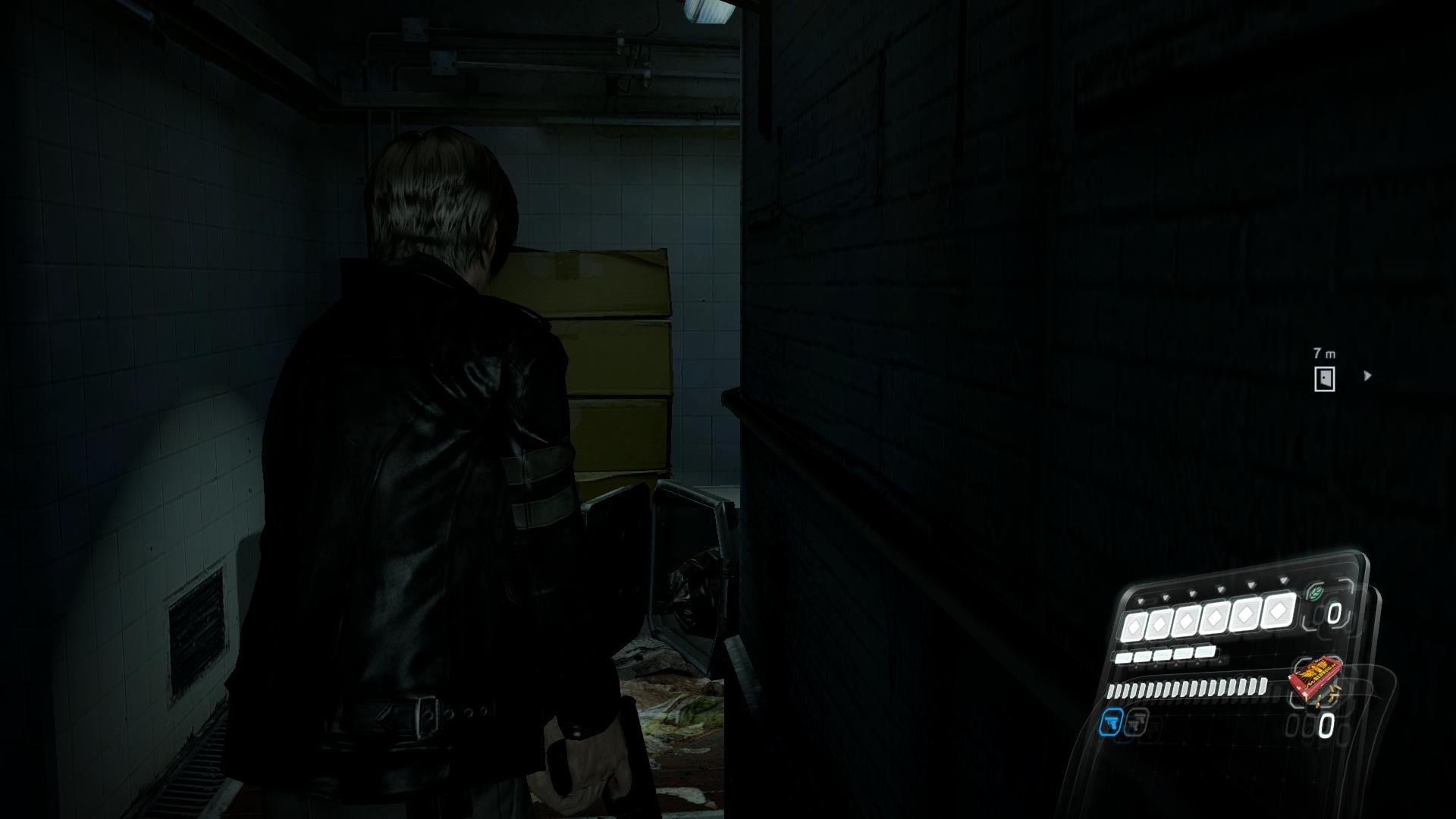Select the highlighted blue pistol weapon icon

point(1110,722)
